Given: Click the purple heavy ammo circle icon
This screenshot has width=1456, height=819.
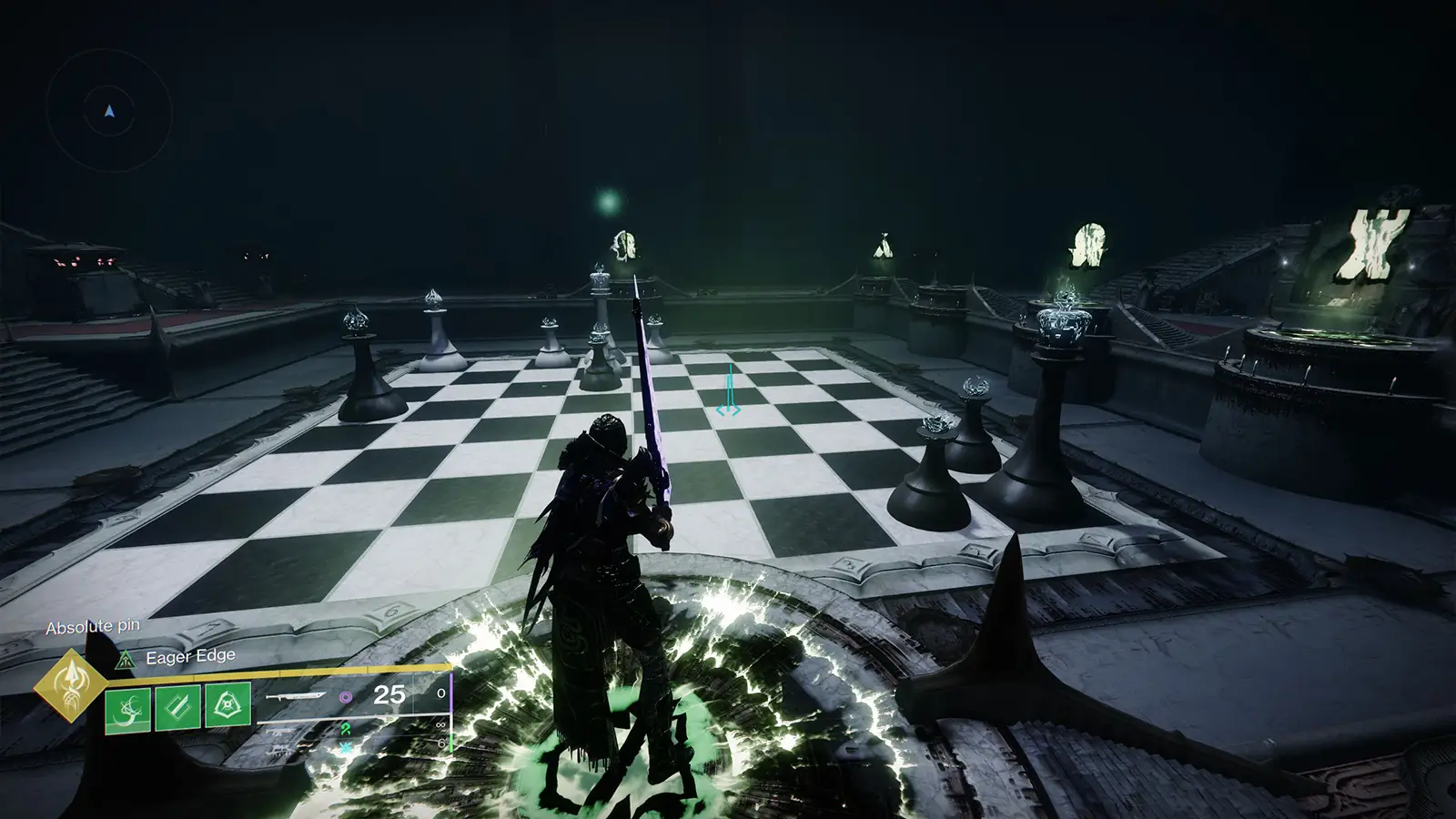Looking at the screenshot, I should point(345,698).
